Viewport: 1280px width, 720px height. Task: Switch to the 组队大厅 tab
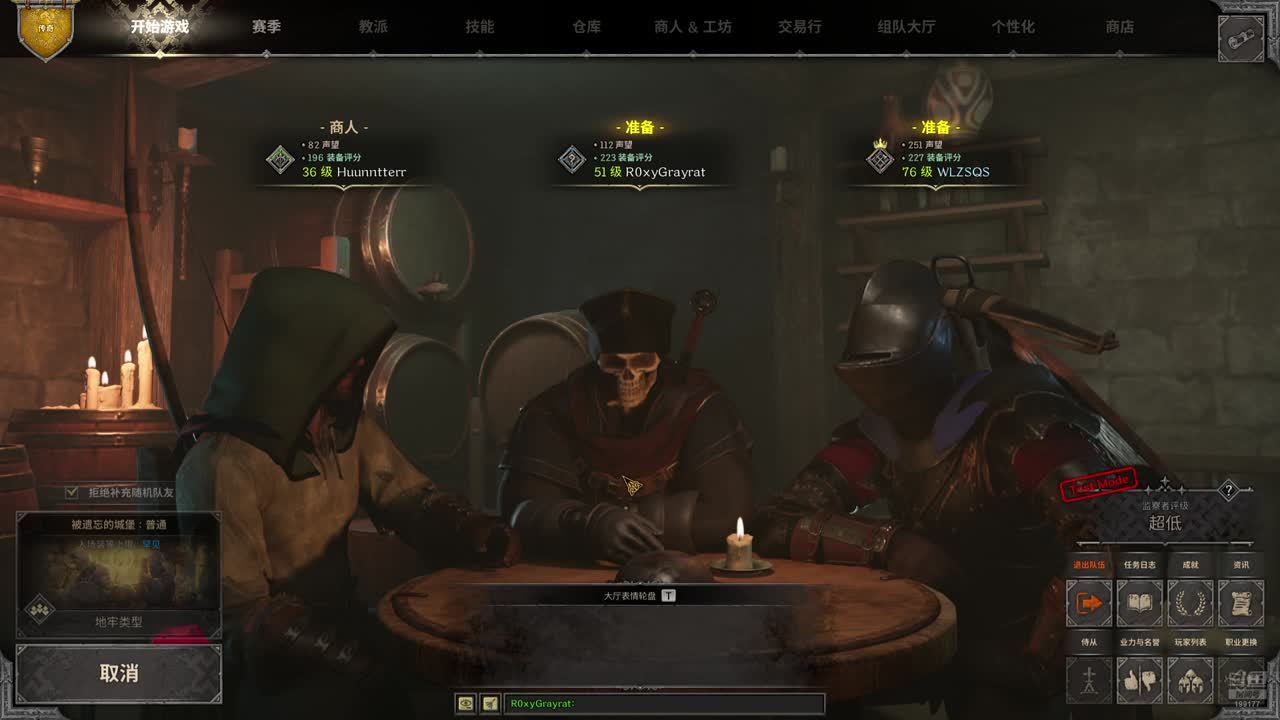point(906,27)
